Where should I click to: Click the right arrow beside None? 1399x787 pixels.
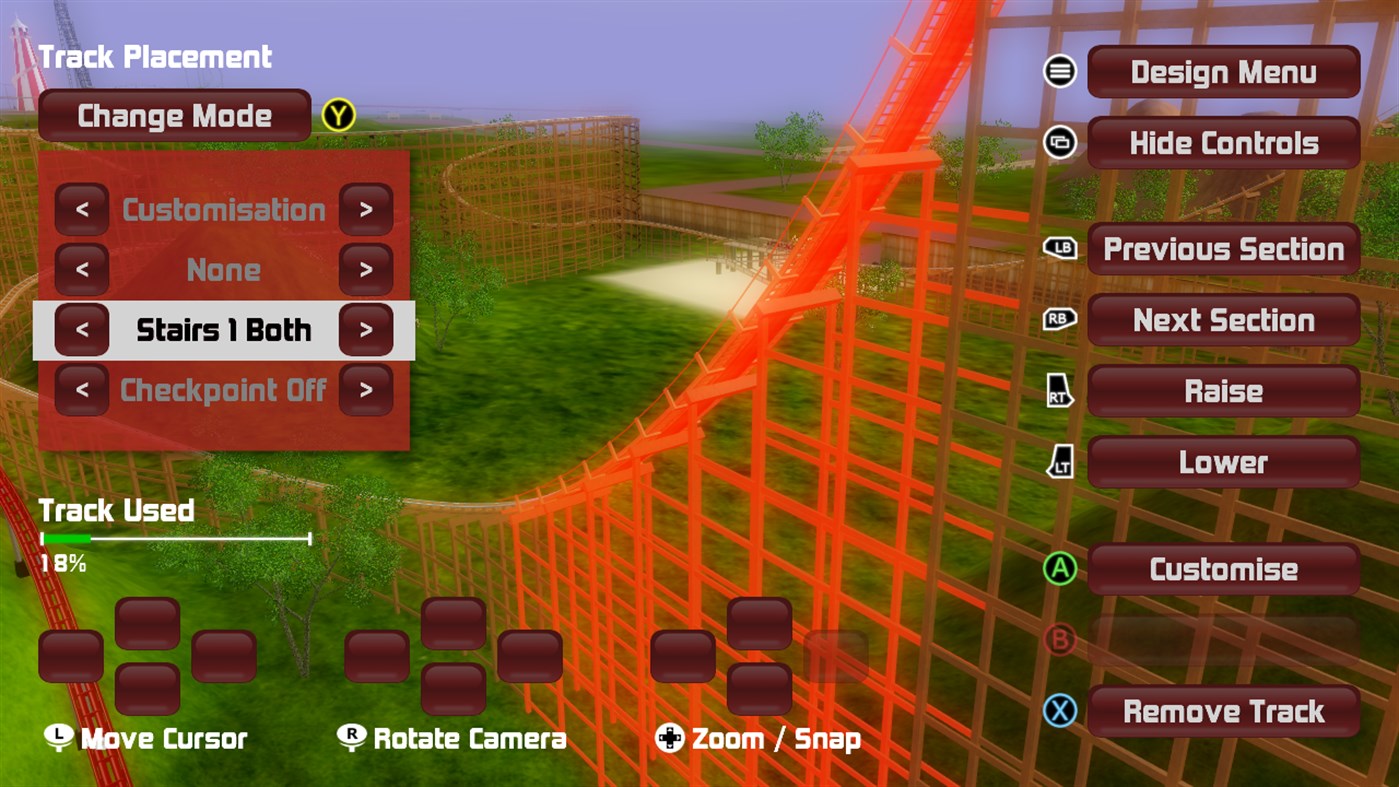[x=366, y=270]
